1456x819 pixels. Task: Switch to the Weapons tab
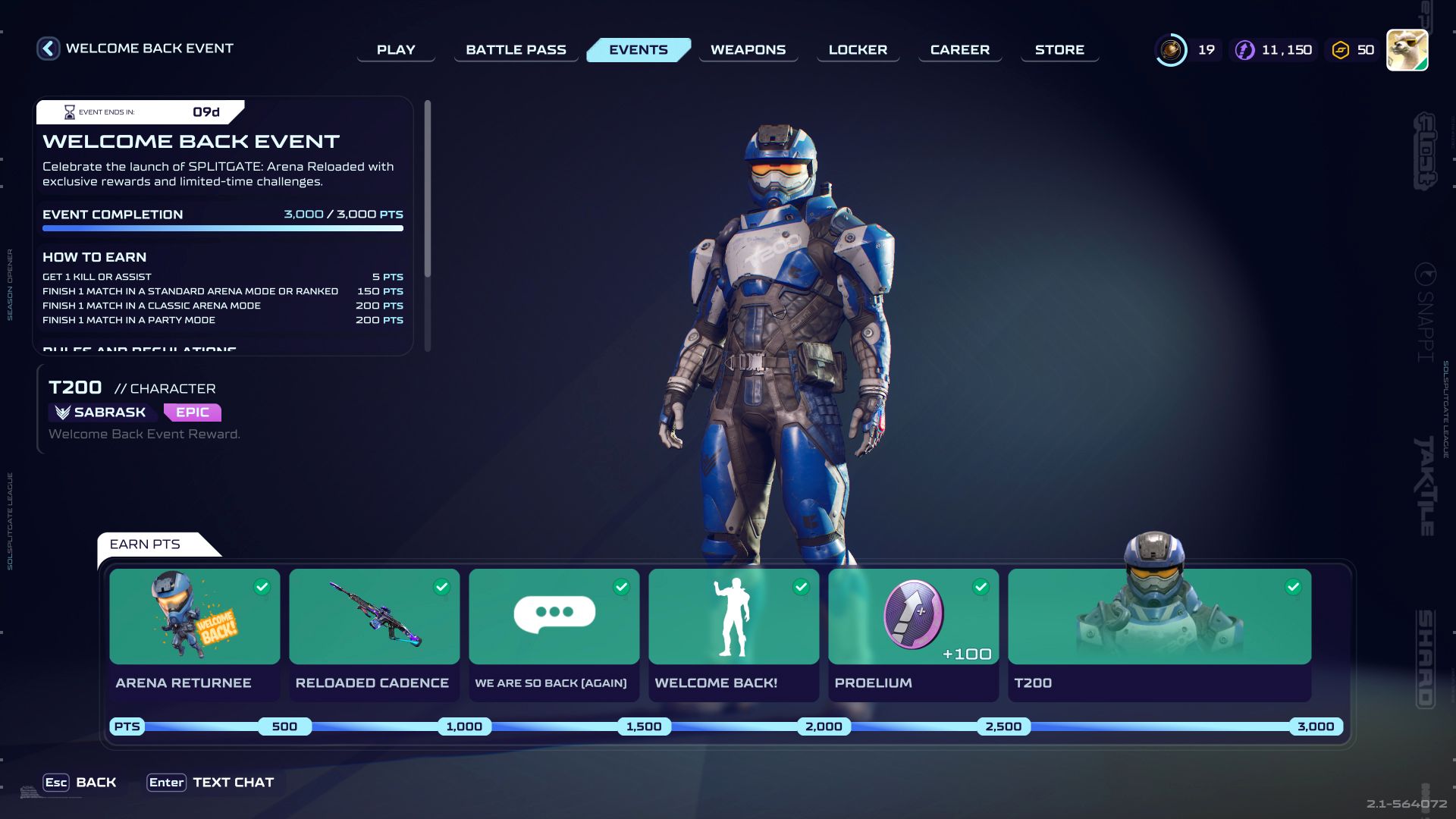[x=748, y=49]
